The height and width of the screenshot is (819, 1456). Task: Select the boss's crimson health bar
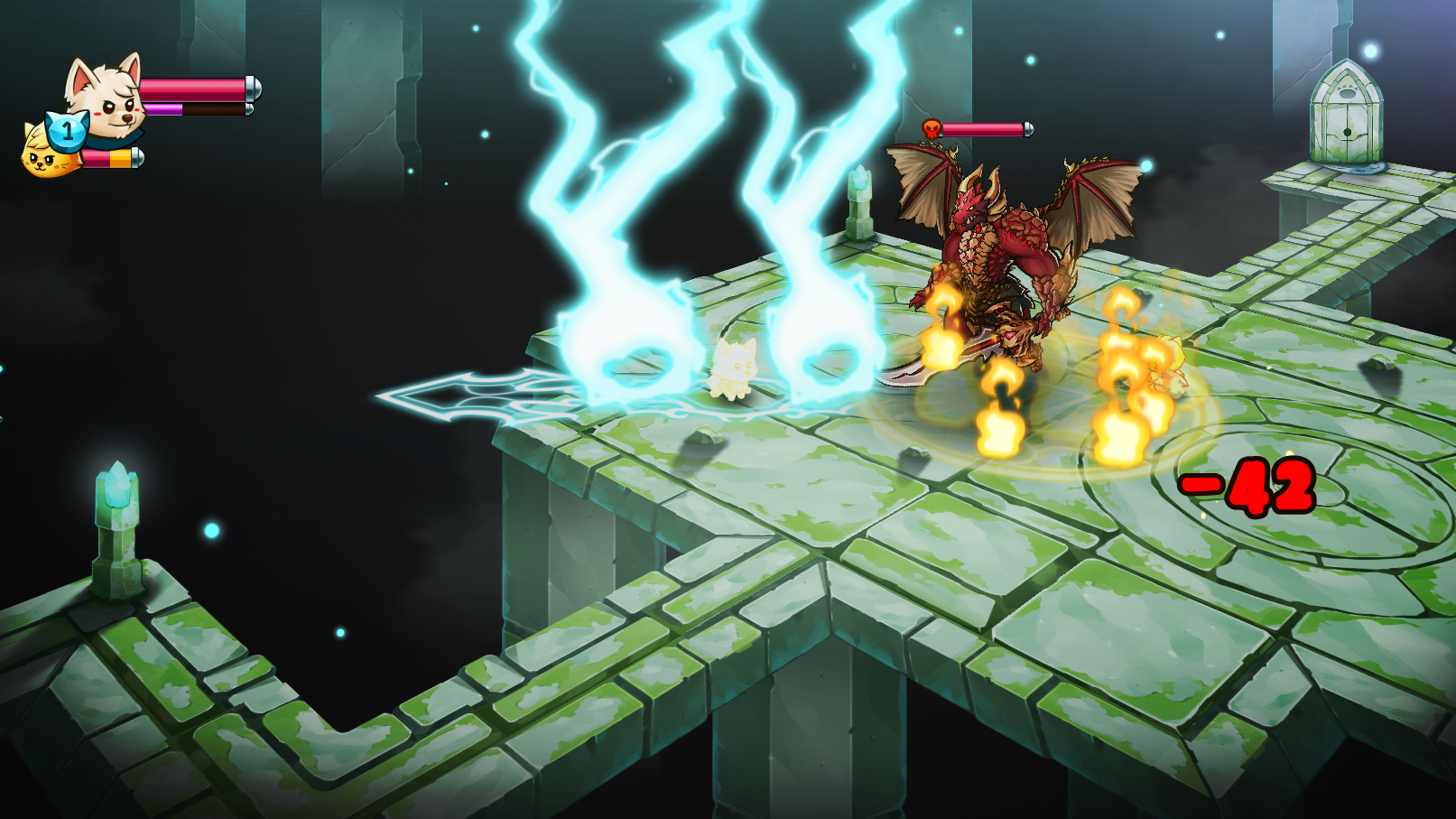(984, 127)
